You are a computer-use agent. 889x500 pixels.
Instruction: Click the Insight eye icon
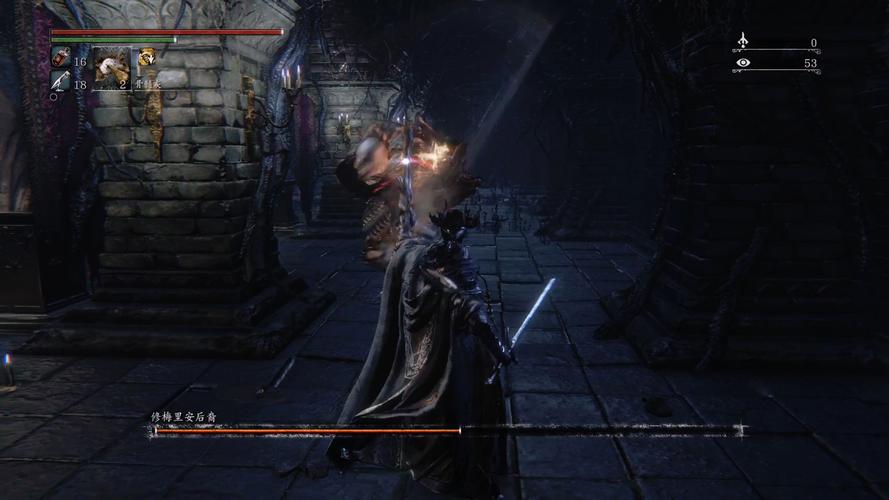(x=742, y=63)
